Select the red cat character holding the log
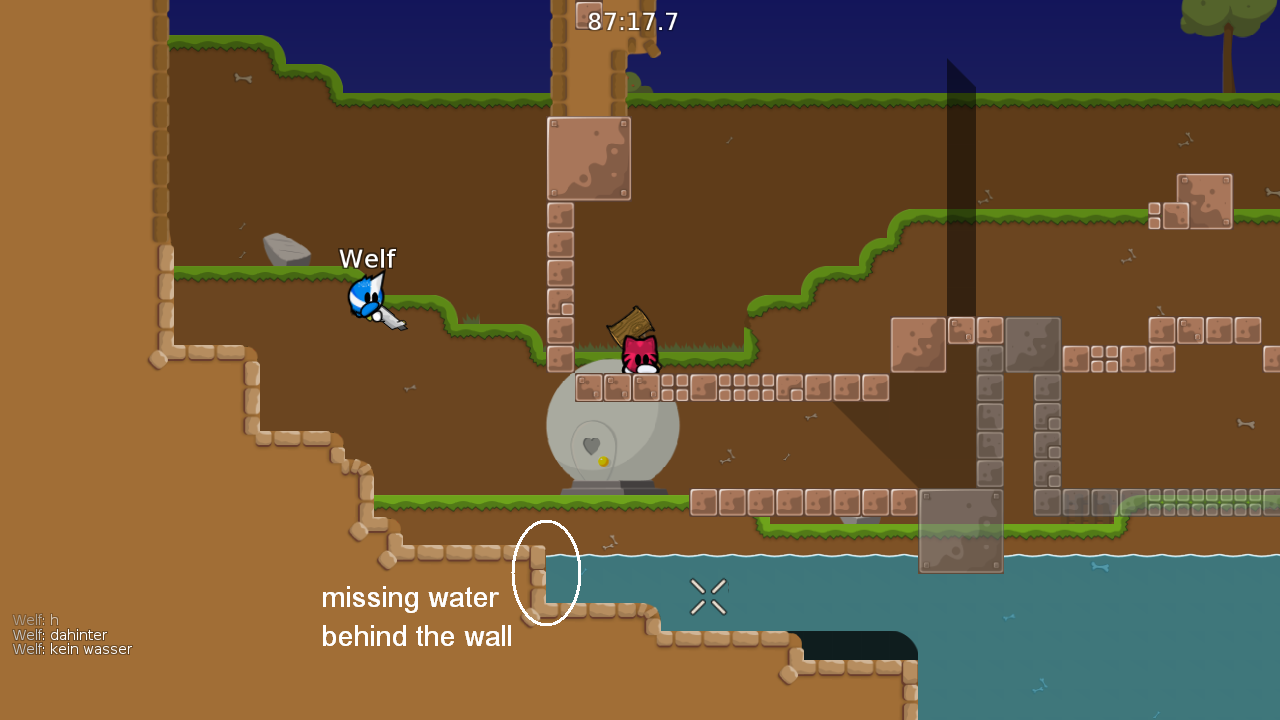1280x720 pixels. click(x=640, y=355)
